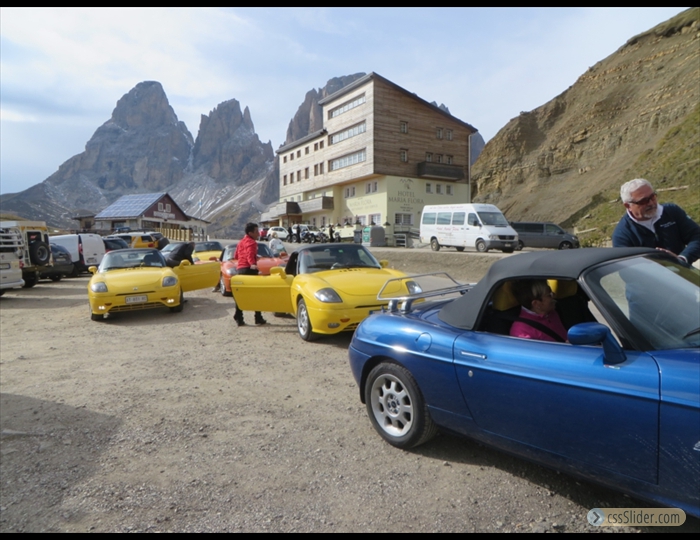
Task: Open the cssSlider.com watermark link
Action: coord(636,517)
